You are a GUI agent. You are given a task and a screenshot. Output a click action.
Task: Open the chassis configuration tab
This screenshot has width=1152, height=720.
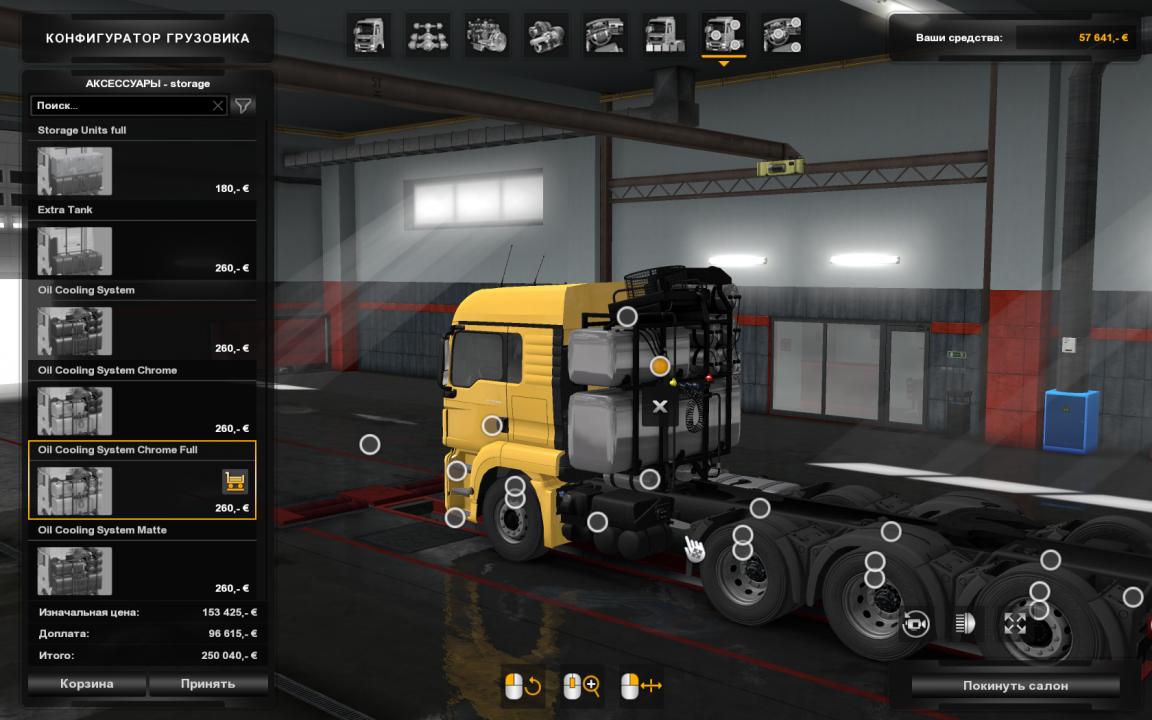coord(427,35)
